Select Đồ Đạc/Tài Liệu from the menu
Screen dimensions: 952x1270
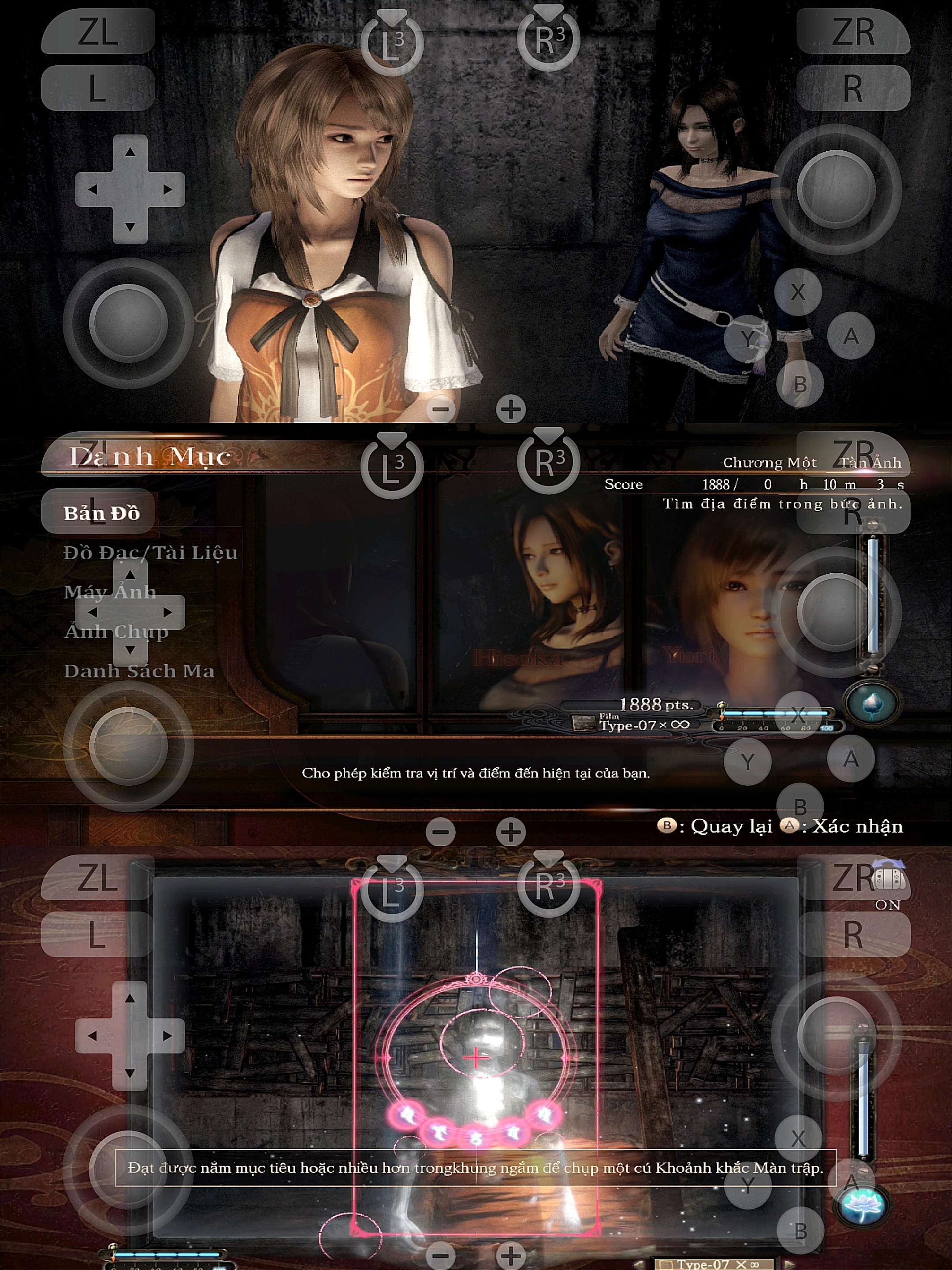pos(150,553)
